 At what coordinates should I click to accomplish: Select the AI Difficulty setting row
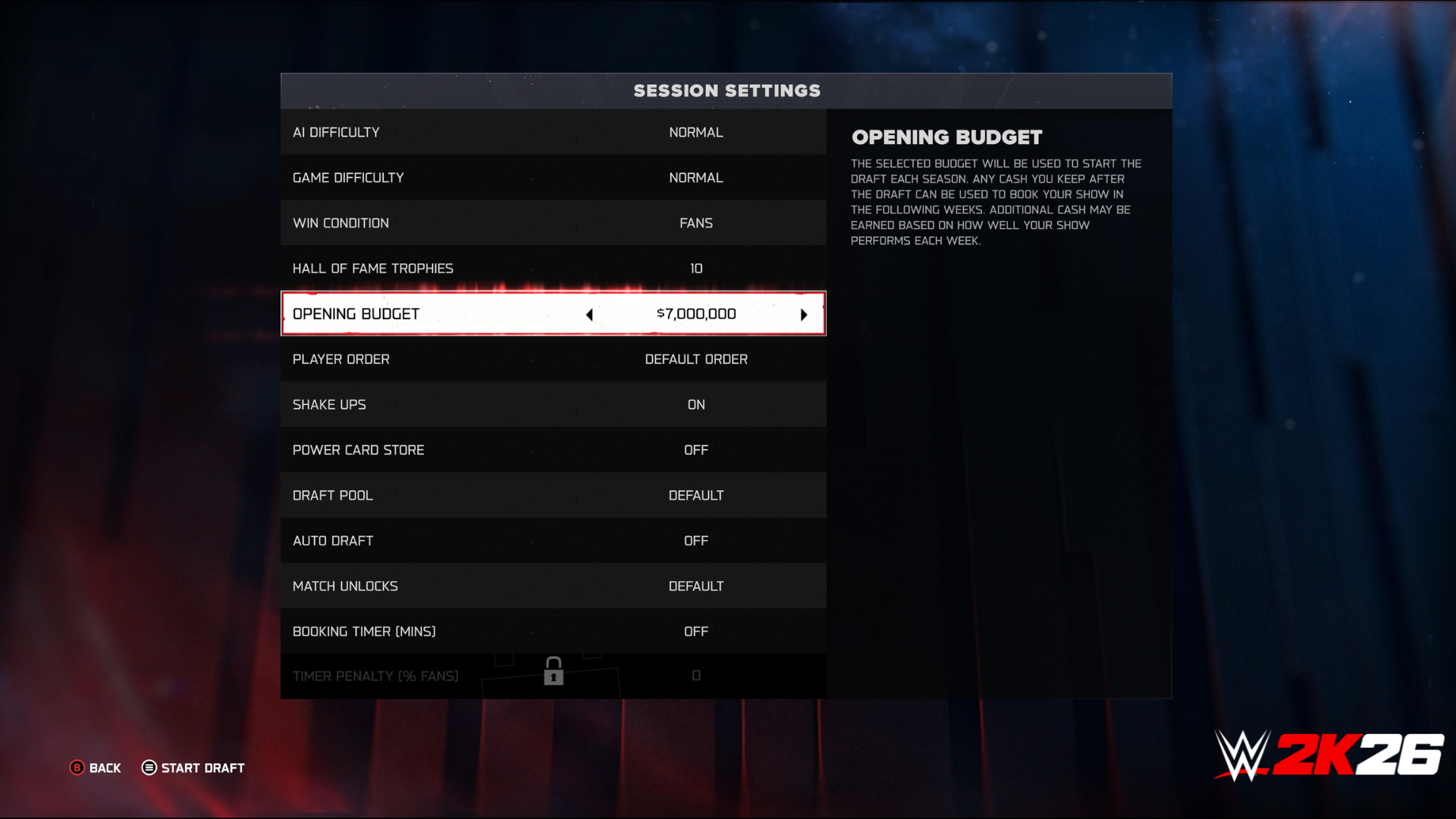pyautogui.click(x=553, y=132)
